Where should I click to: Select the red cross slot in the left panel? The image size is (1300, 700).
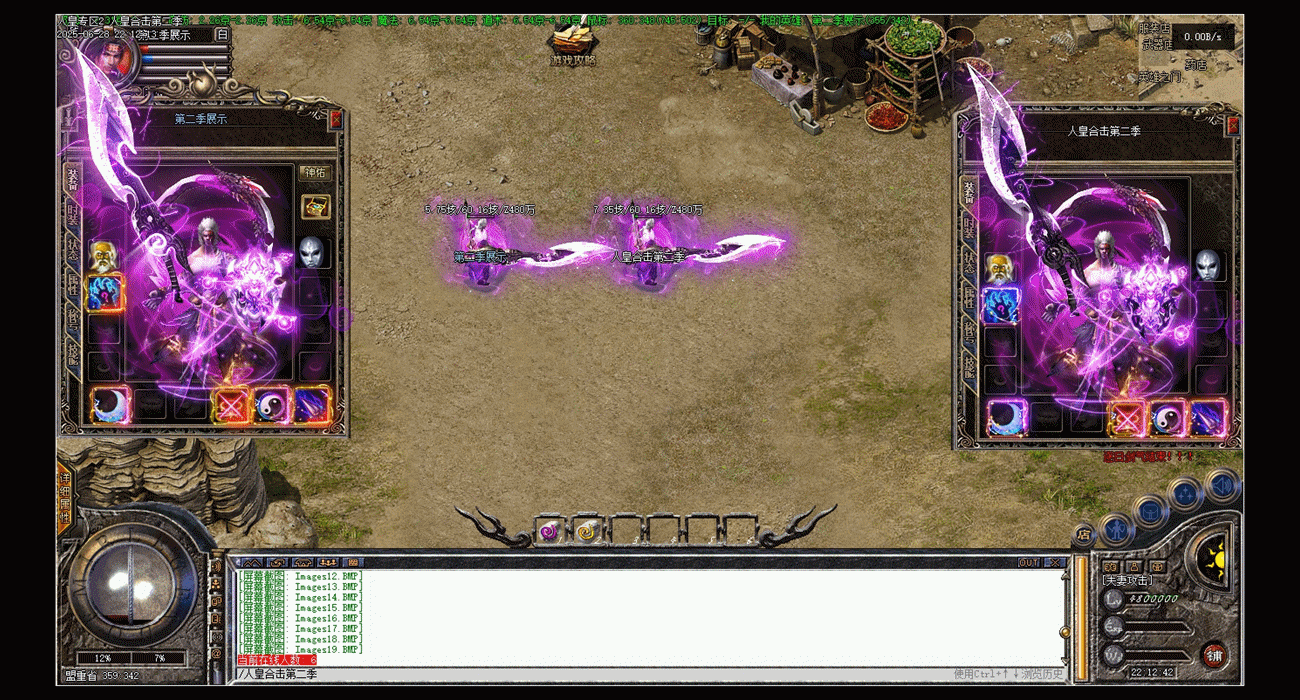click(x=232, y=405)
